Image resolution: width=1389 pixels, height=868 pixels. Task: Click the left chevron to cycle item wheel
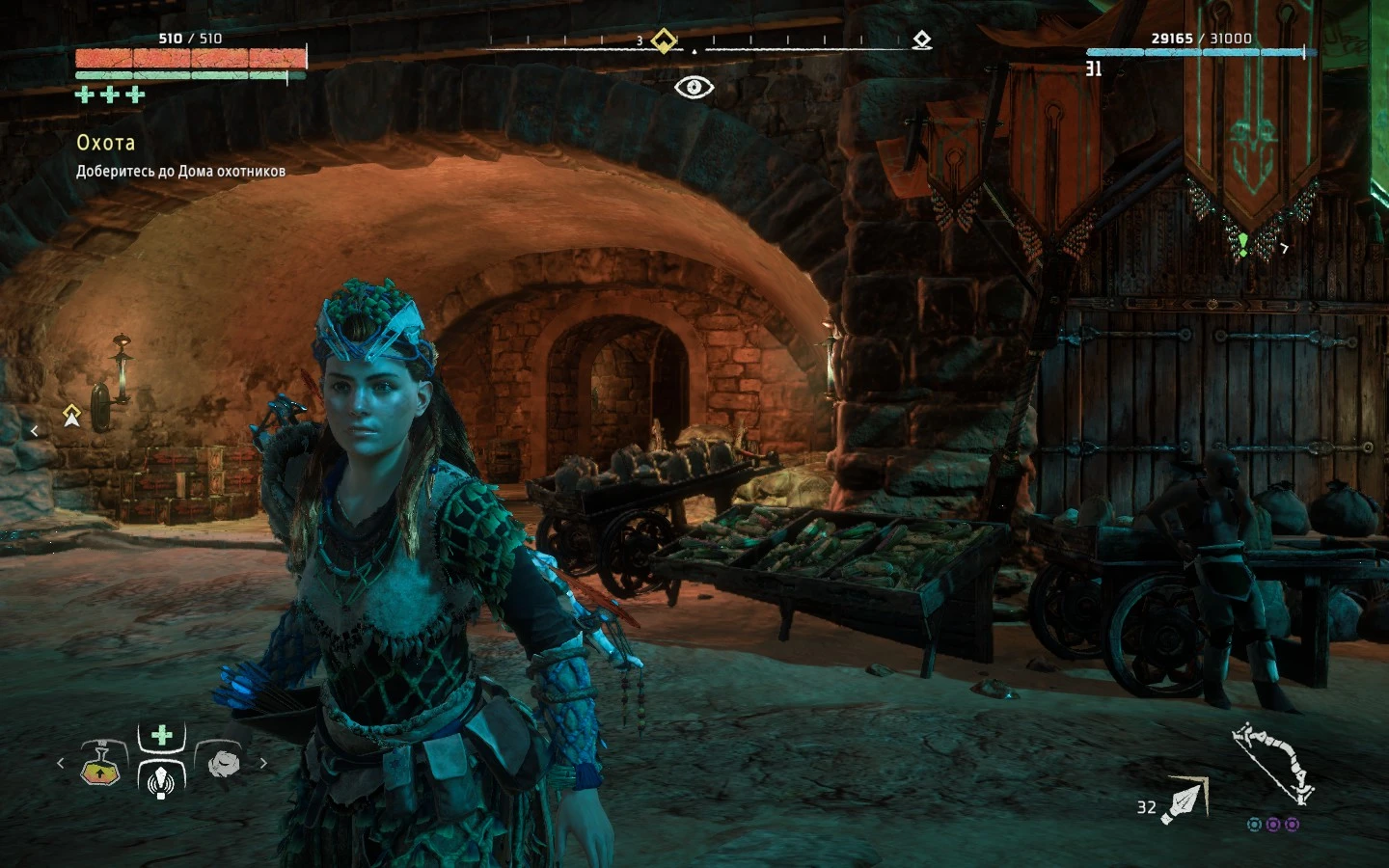click(x=60, y=762)
